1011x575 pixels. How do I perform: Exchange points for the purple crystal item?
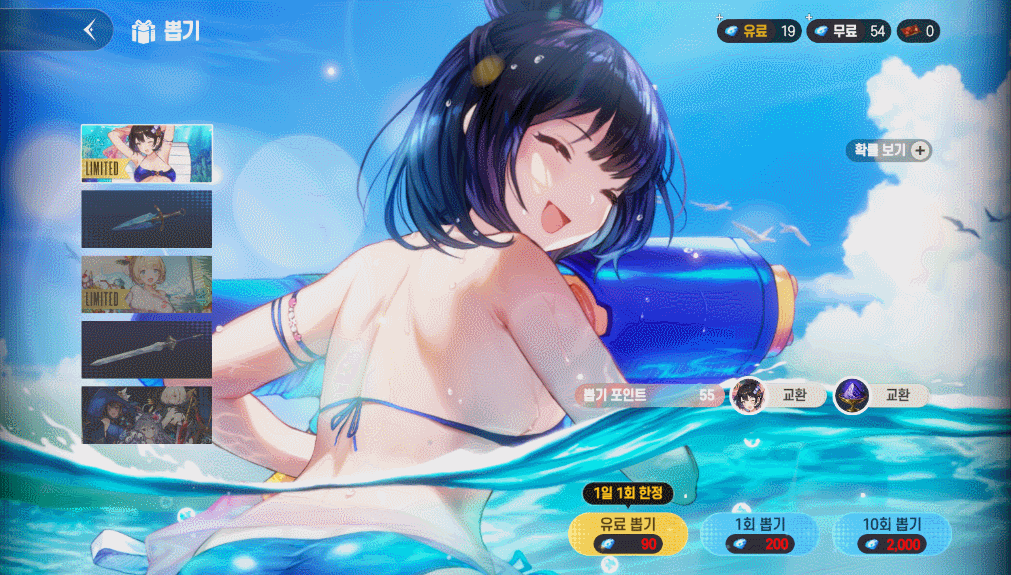click(x=879, y=395)
